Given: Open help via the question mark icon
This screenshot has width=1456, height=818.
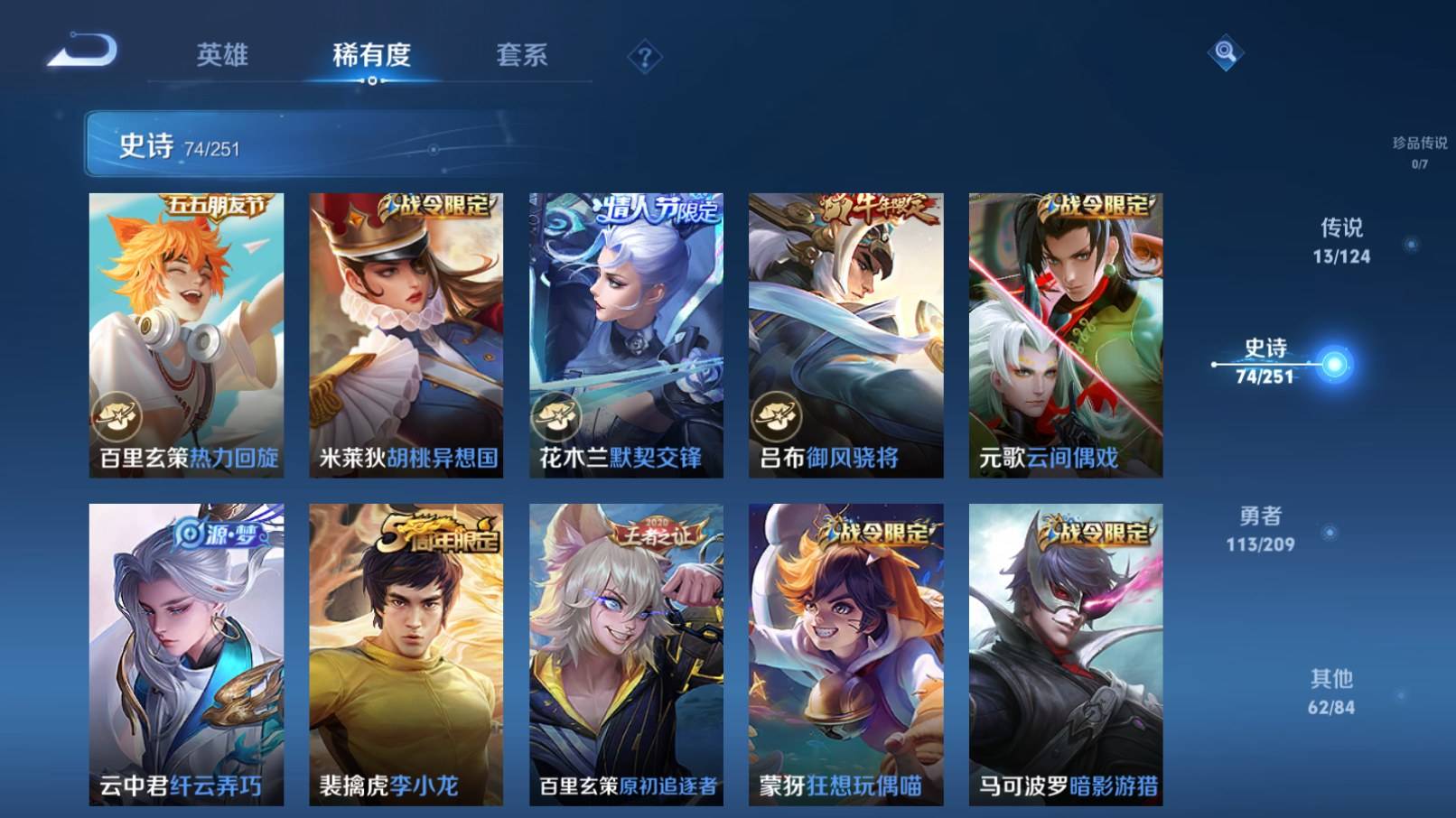Looking at the screenshot, I should pyautogui.click(x=644, y=57).
